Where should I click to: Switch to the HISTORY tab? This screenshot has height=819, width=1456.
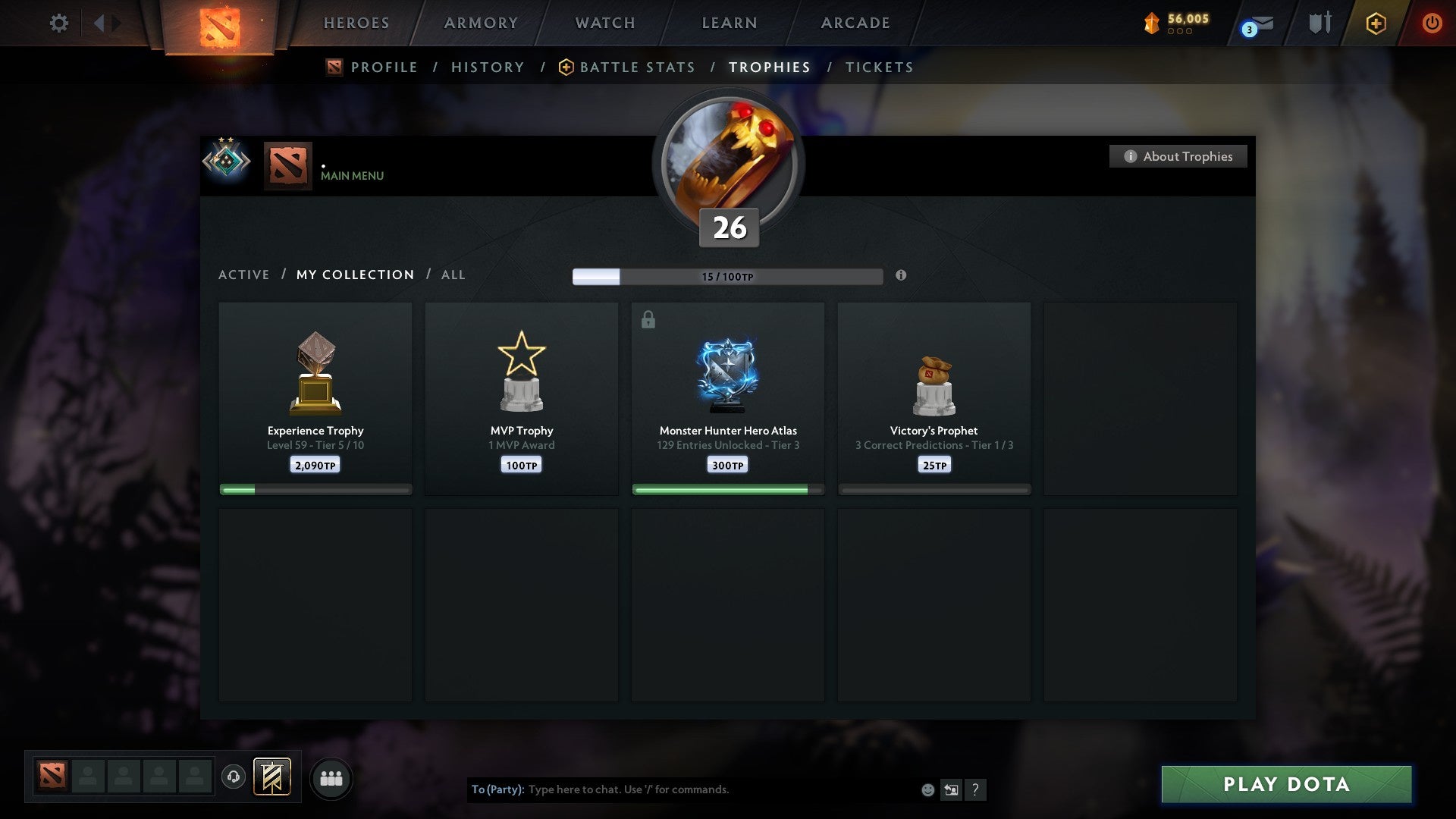tap(487, 67)
